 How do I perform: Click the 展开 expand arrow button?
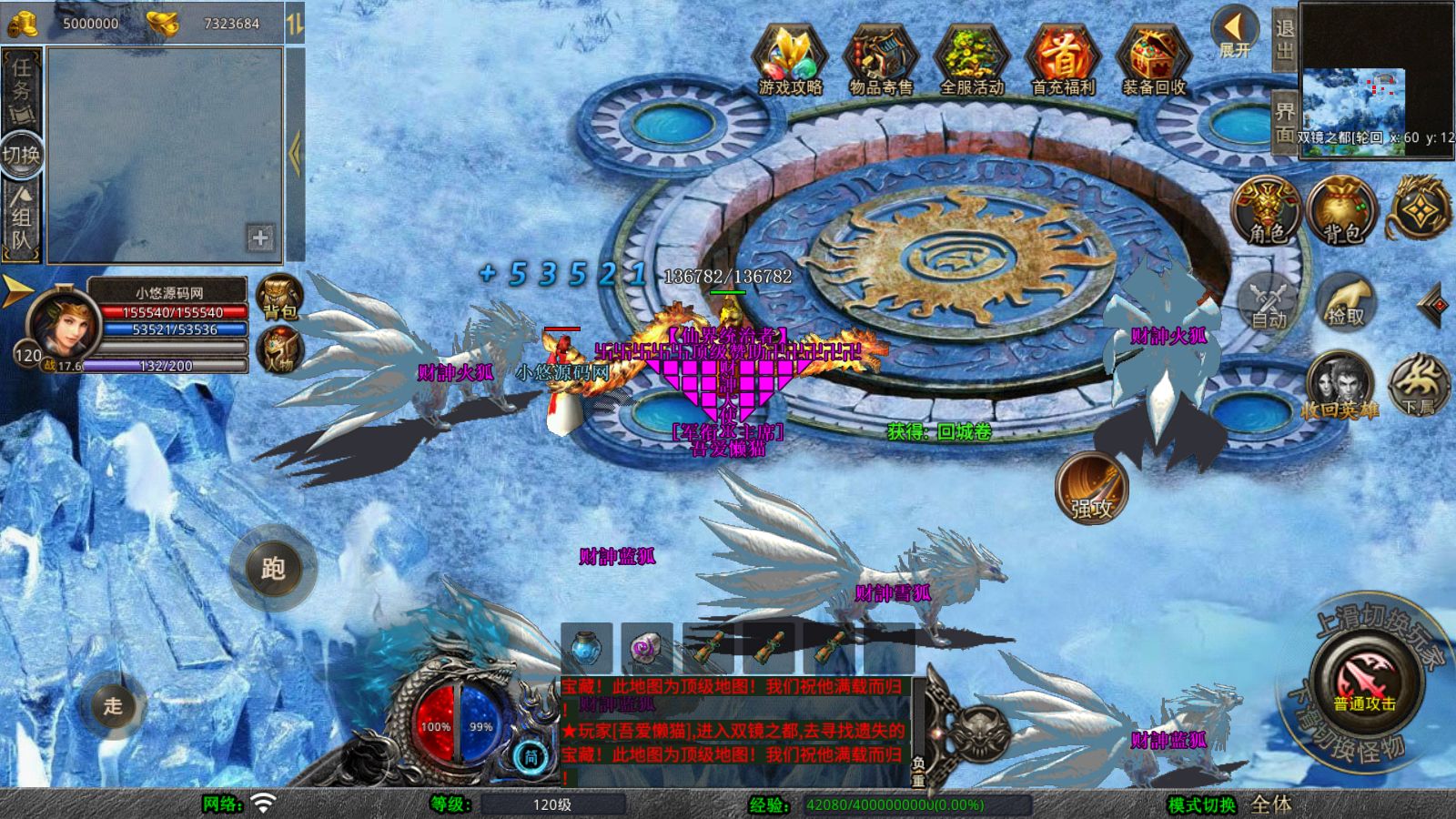click(1235, 32)
